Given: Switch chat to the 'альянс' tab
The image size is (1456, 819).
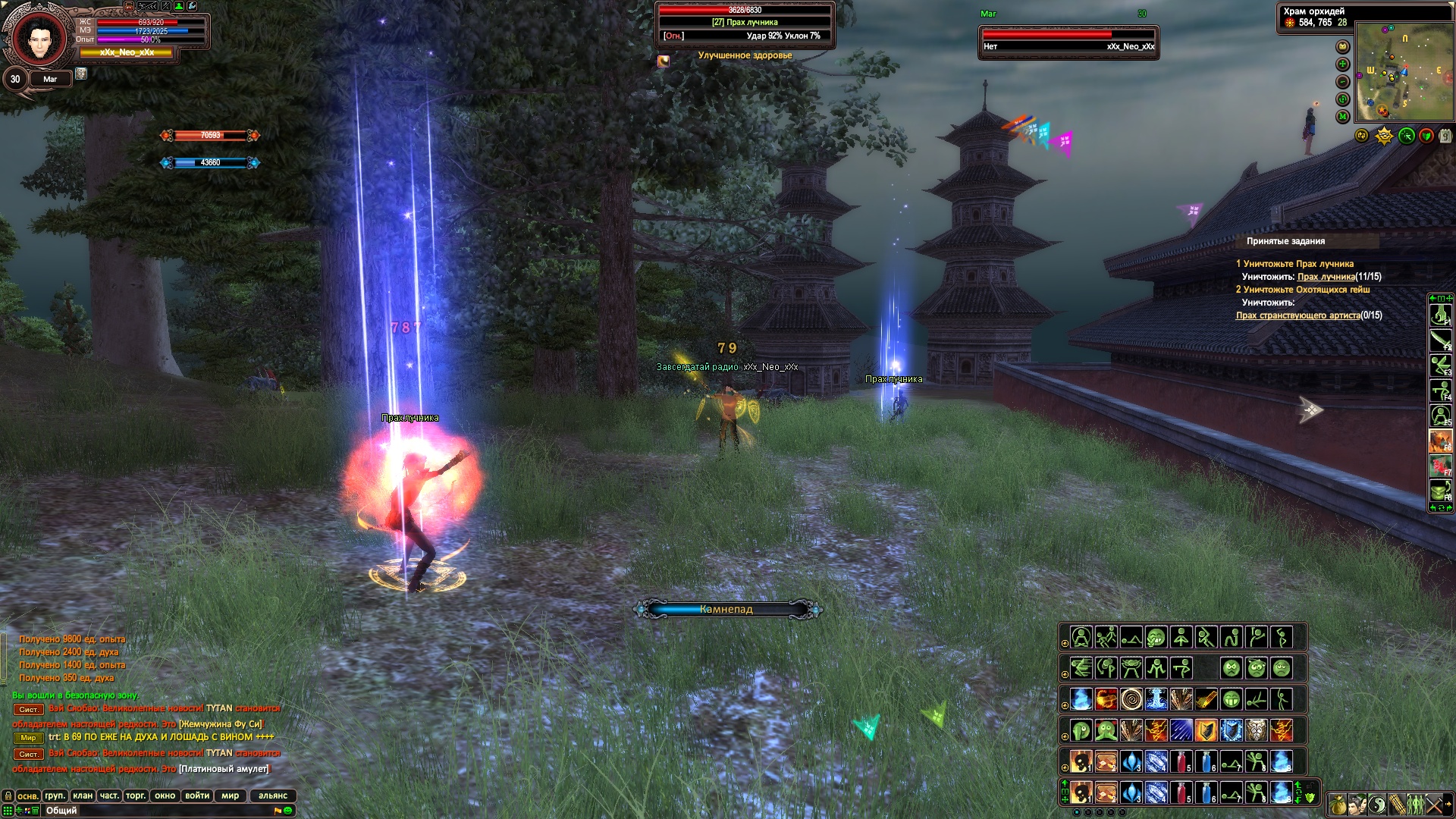Looking at the screenshot, I should coord(273,795).
